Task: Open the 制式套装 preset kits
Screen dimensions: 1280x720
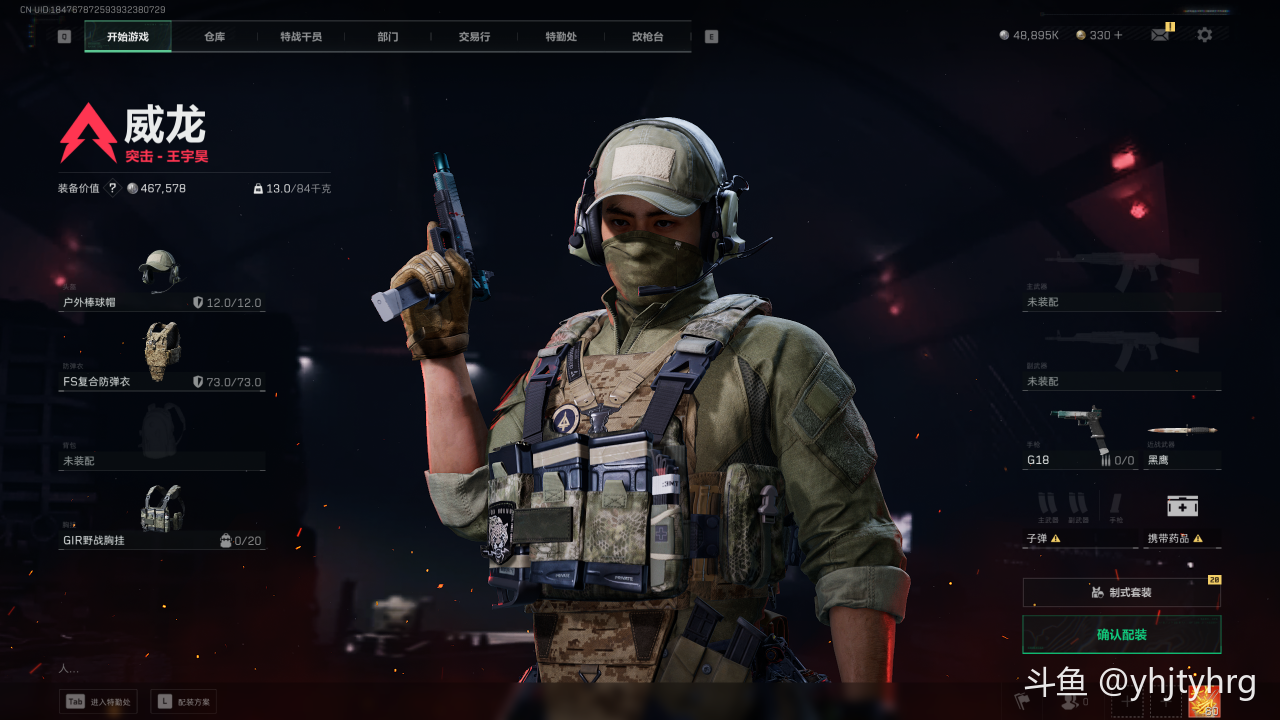Action: [x=1121, y=592]
